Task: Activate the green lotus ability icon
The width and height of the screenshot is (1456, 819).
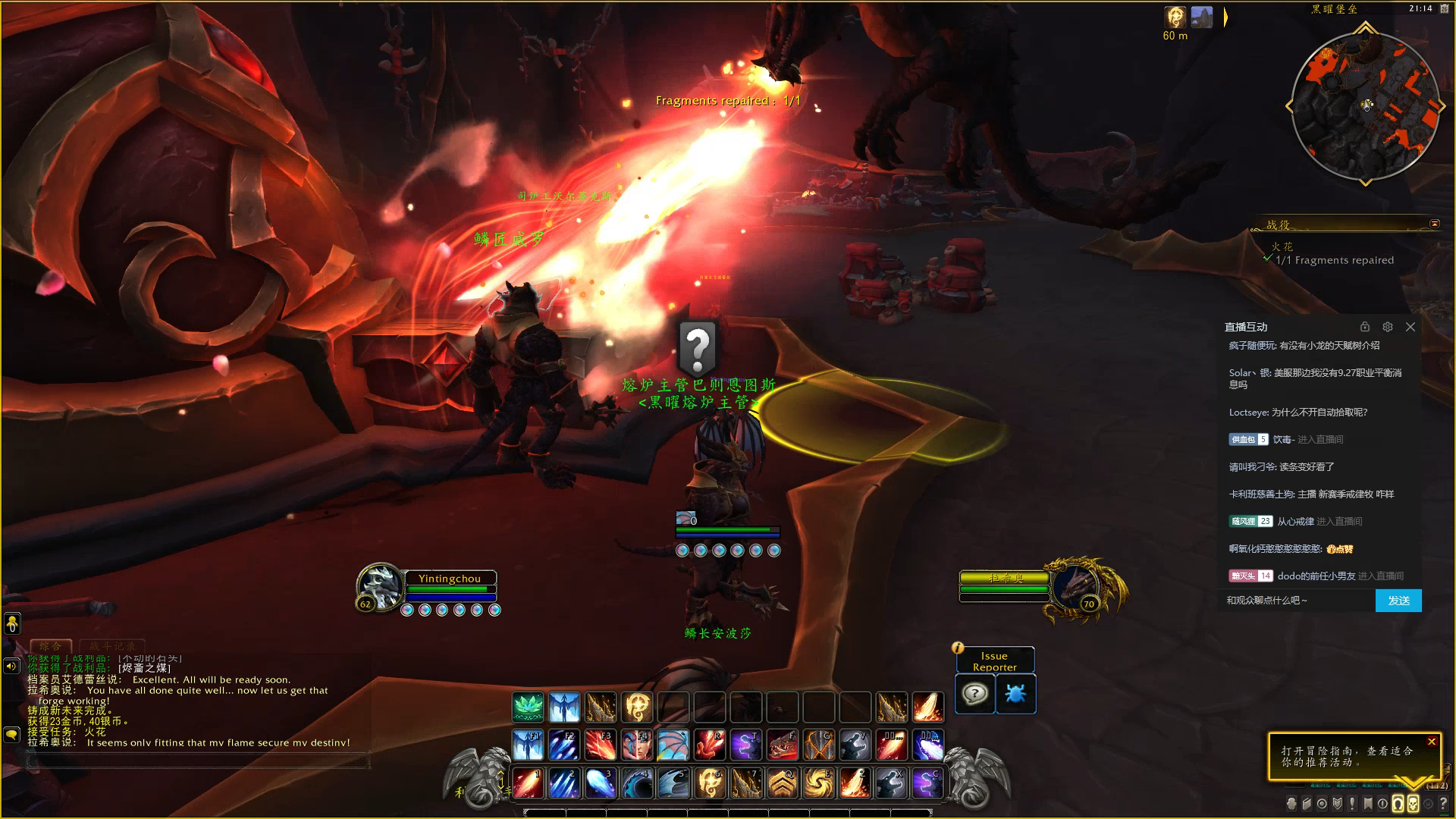Action: (x=528, y=708)
